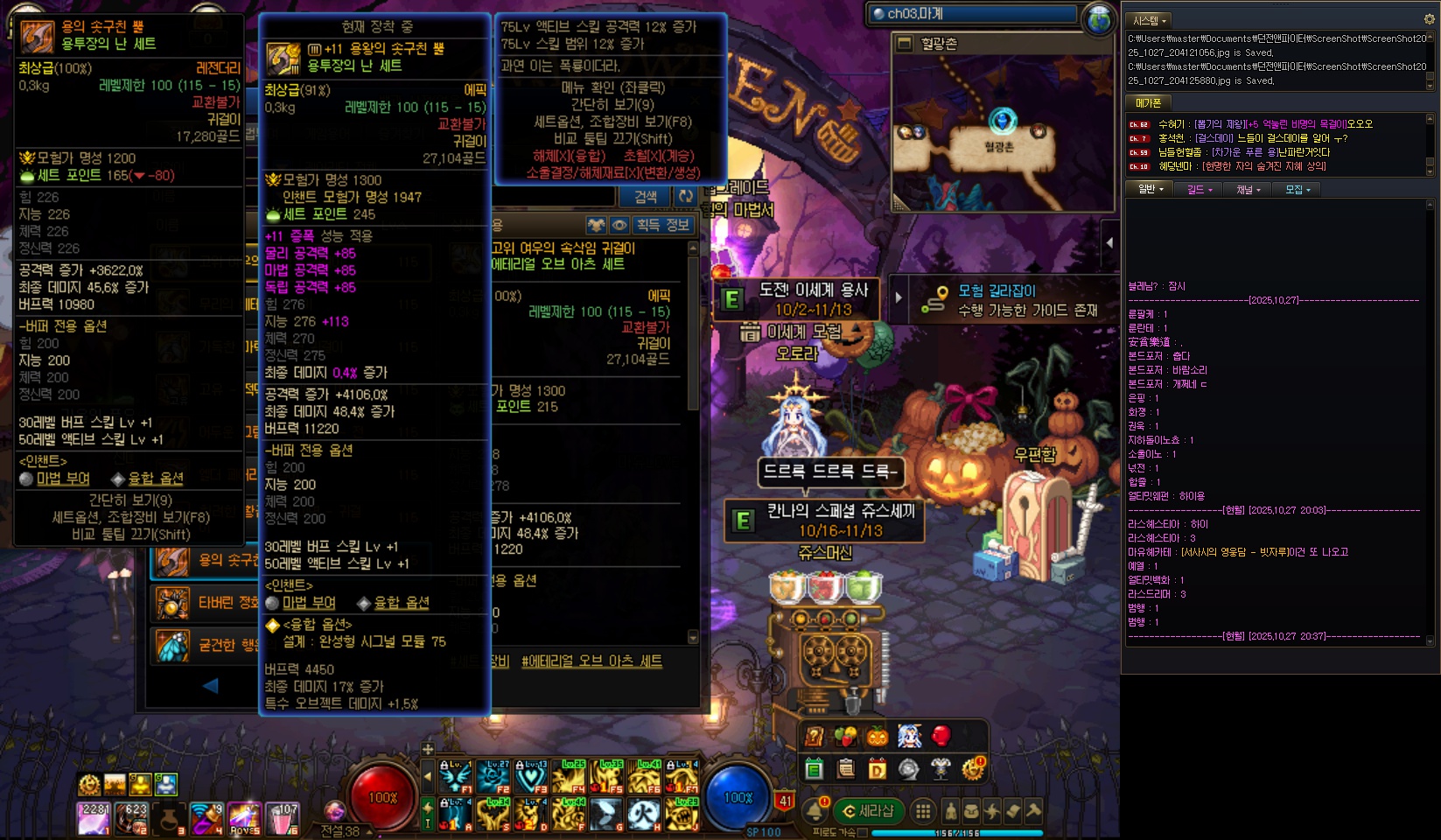This screenshot has height=840, width=1441.
Task: Open the 세라샵 cash shop
Action: click(868, 811)
